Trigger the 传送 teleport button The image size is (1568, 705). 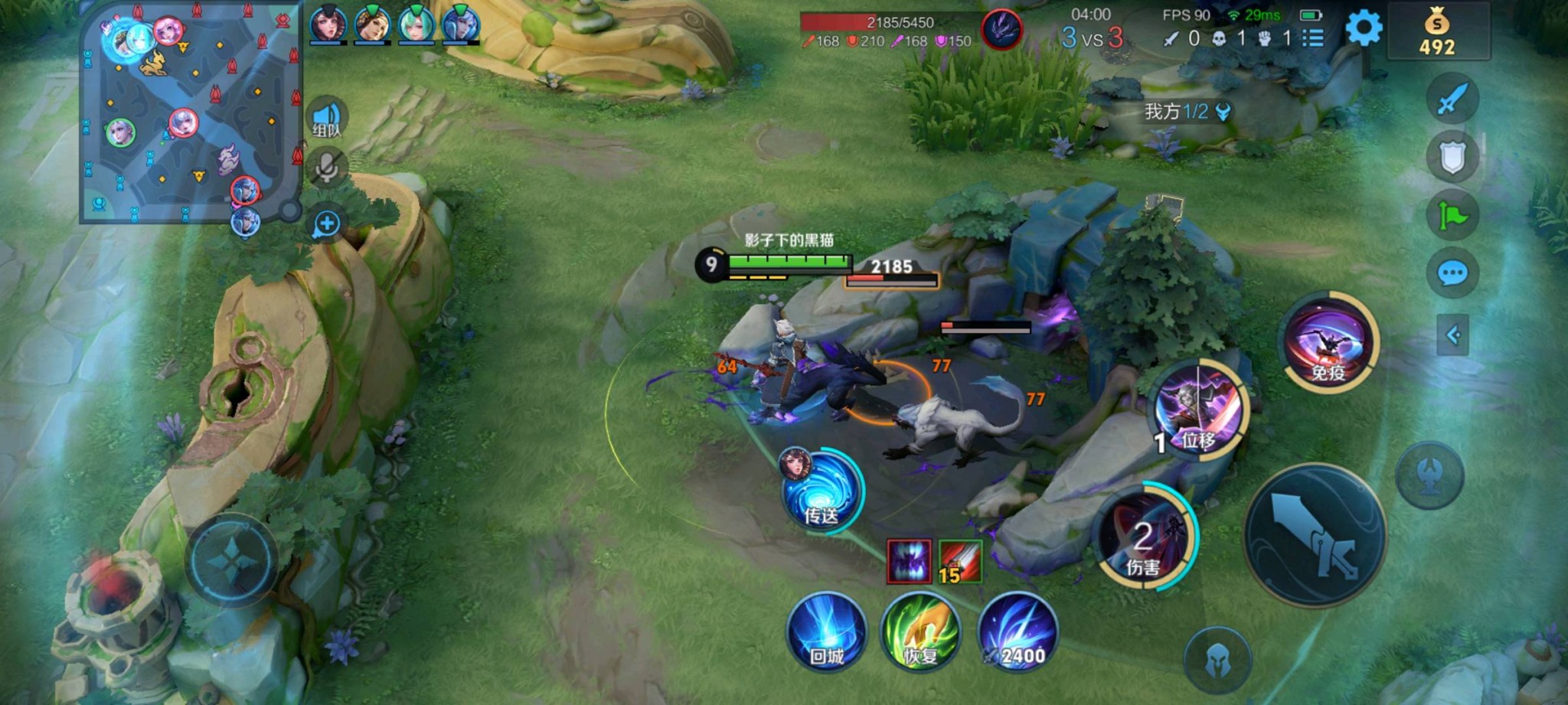(x=821, y=491)
